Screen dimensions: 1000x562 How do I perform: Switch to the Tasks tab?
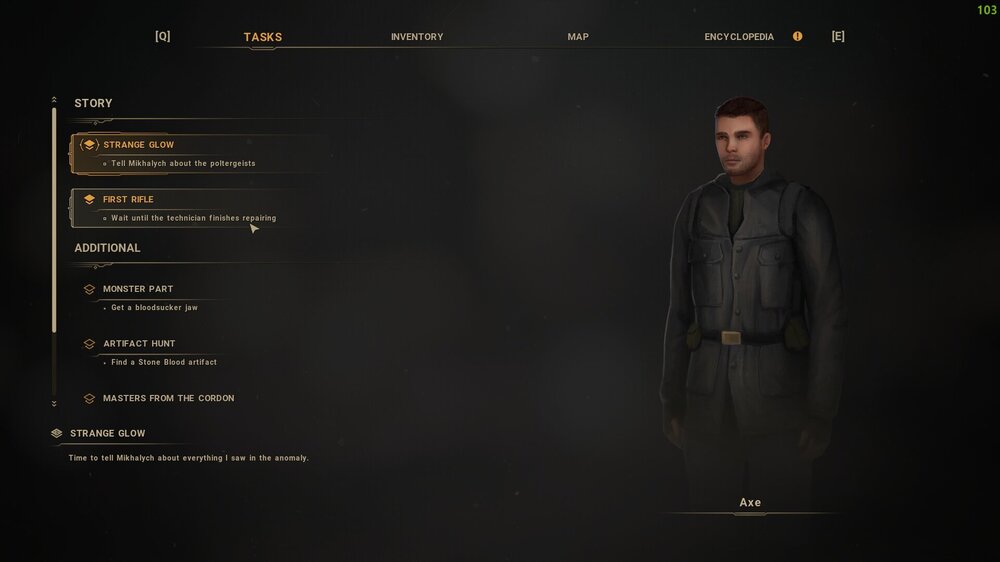click(x=263, y=37)
